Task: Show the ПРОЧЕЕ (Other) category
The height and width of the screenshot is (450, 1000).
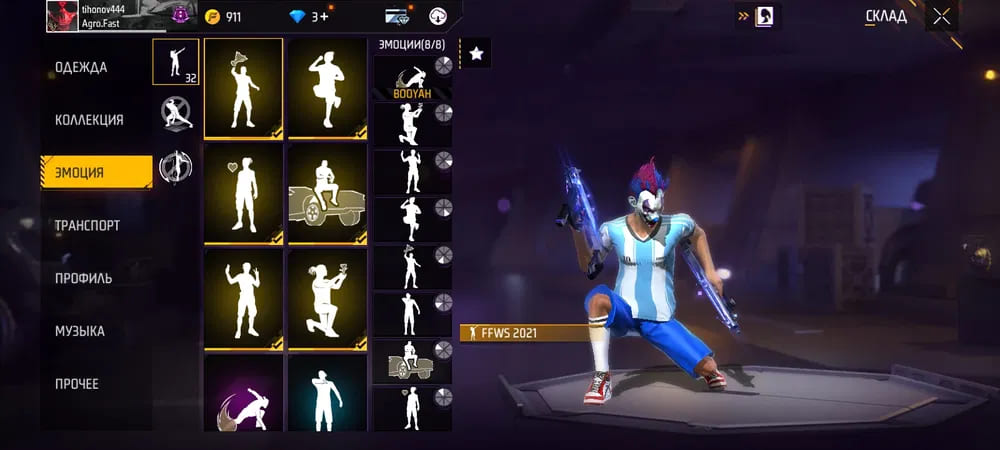Action: 77,384
